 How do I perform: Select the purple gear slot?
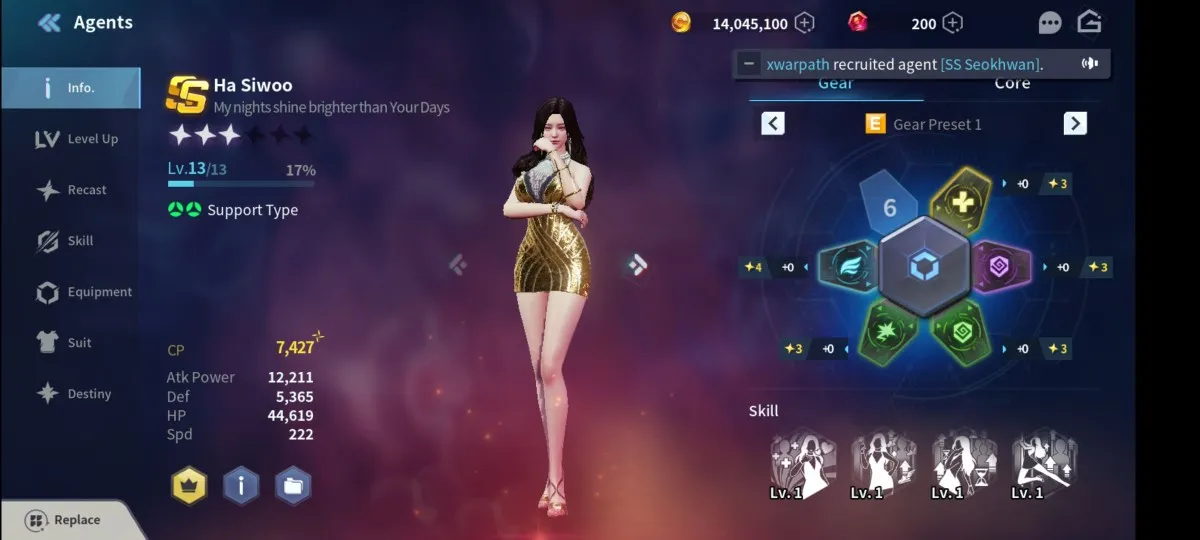(x=1000, y=267)
